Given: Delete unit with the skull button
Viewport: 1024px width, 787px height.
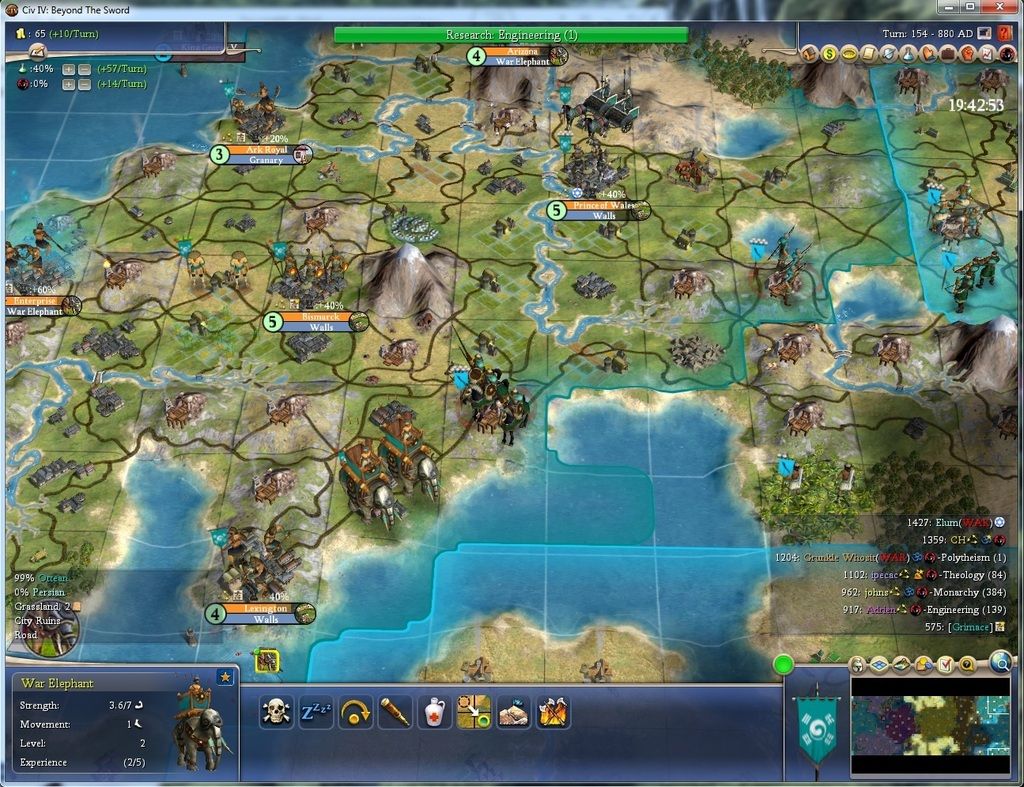Looking at the screenshot, I should click(x=275, y=711).
